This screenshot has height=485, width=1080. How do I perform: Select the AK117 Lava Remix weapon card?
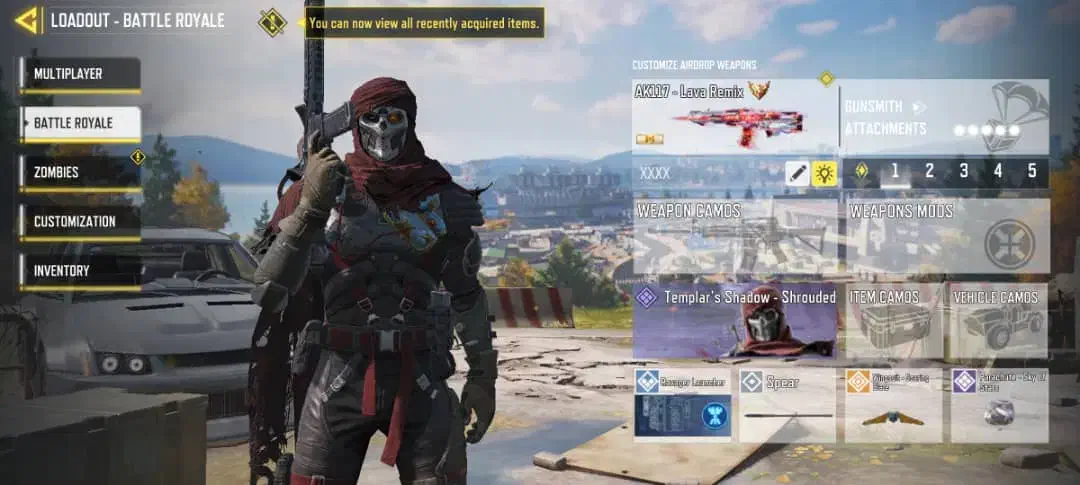[735, 116]
